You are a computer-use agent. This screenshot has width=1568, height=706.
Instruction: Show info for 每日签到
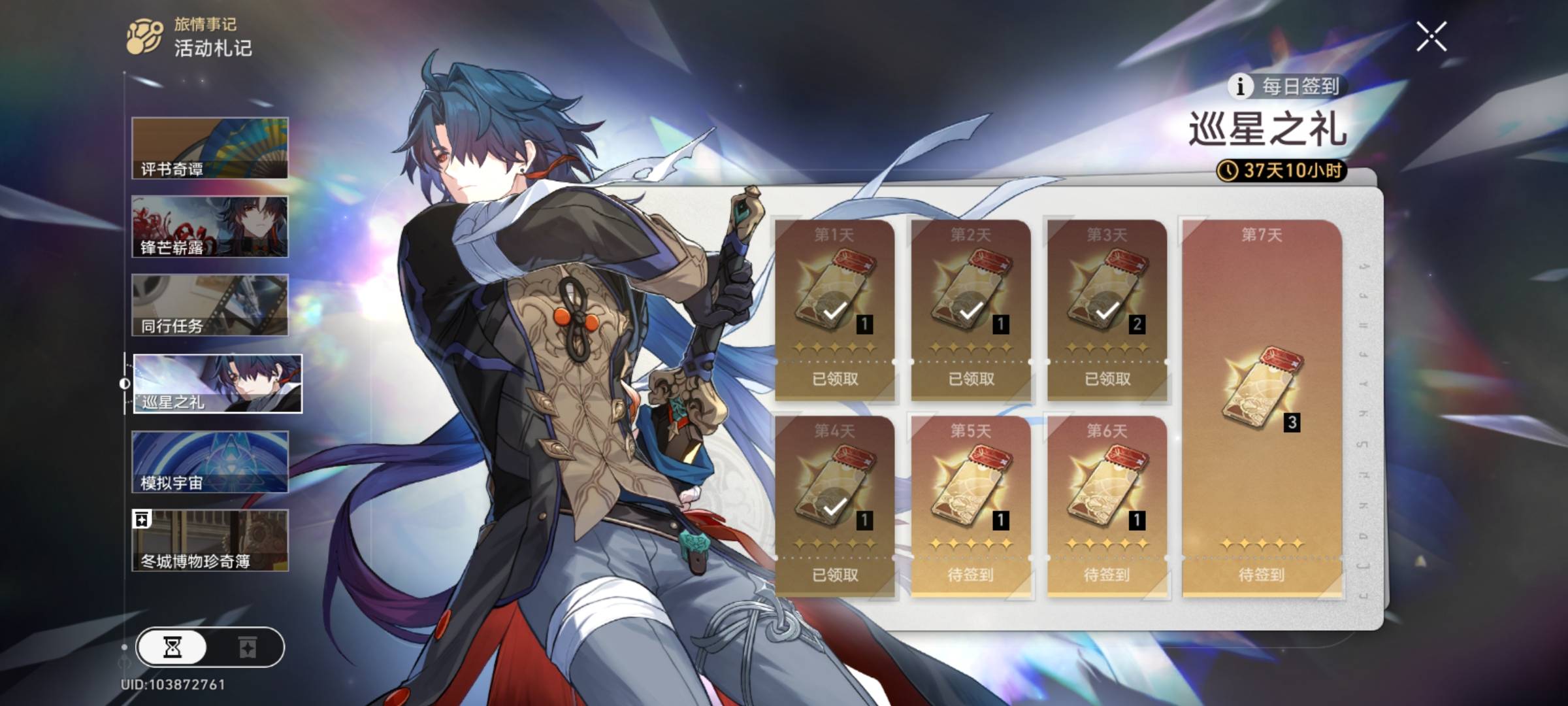point(1239,86)
